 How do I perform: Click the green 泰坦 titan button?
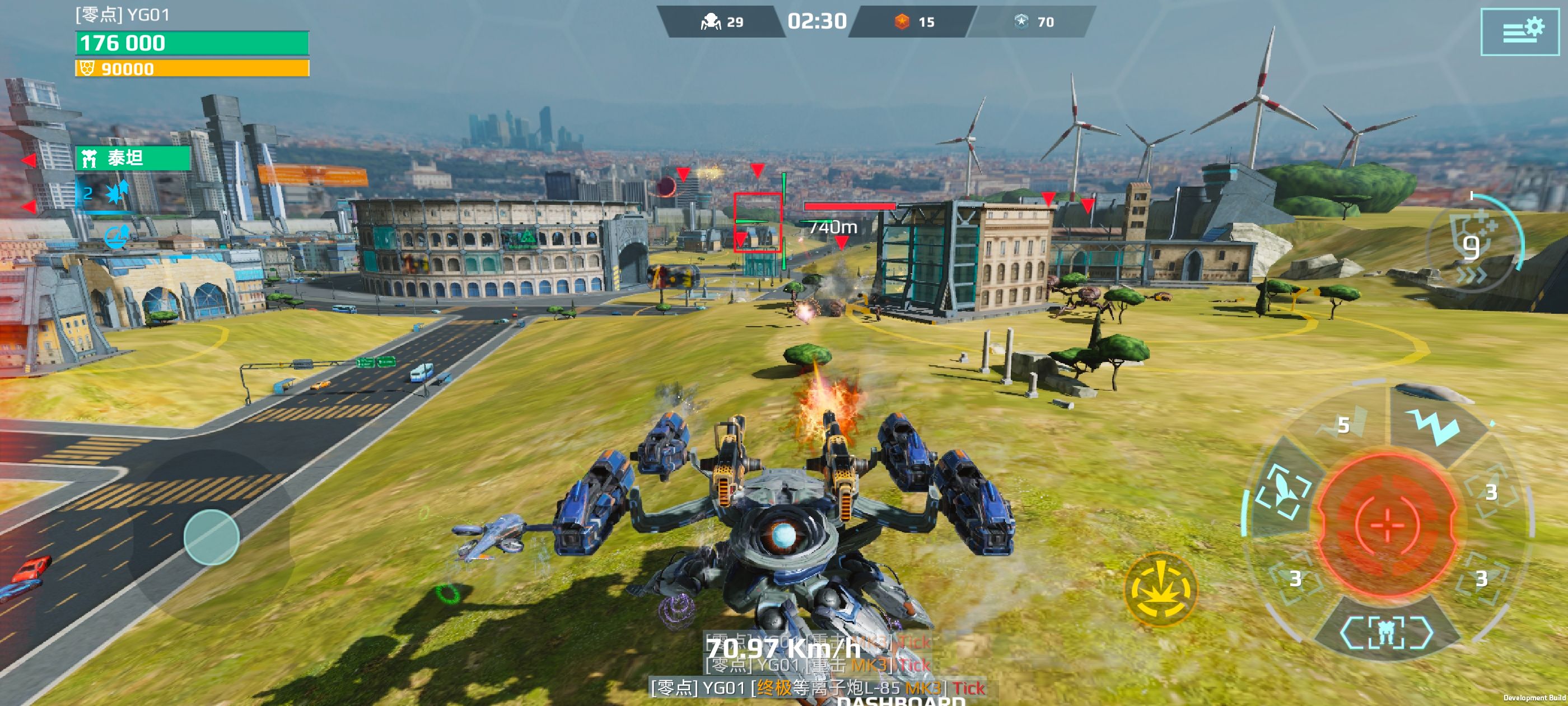pos(133,159)
